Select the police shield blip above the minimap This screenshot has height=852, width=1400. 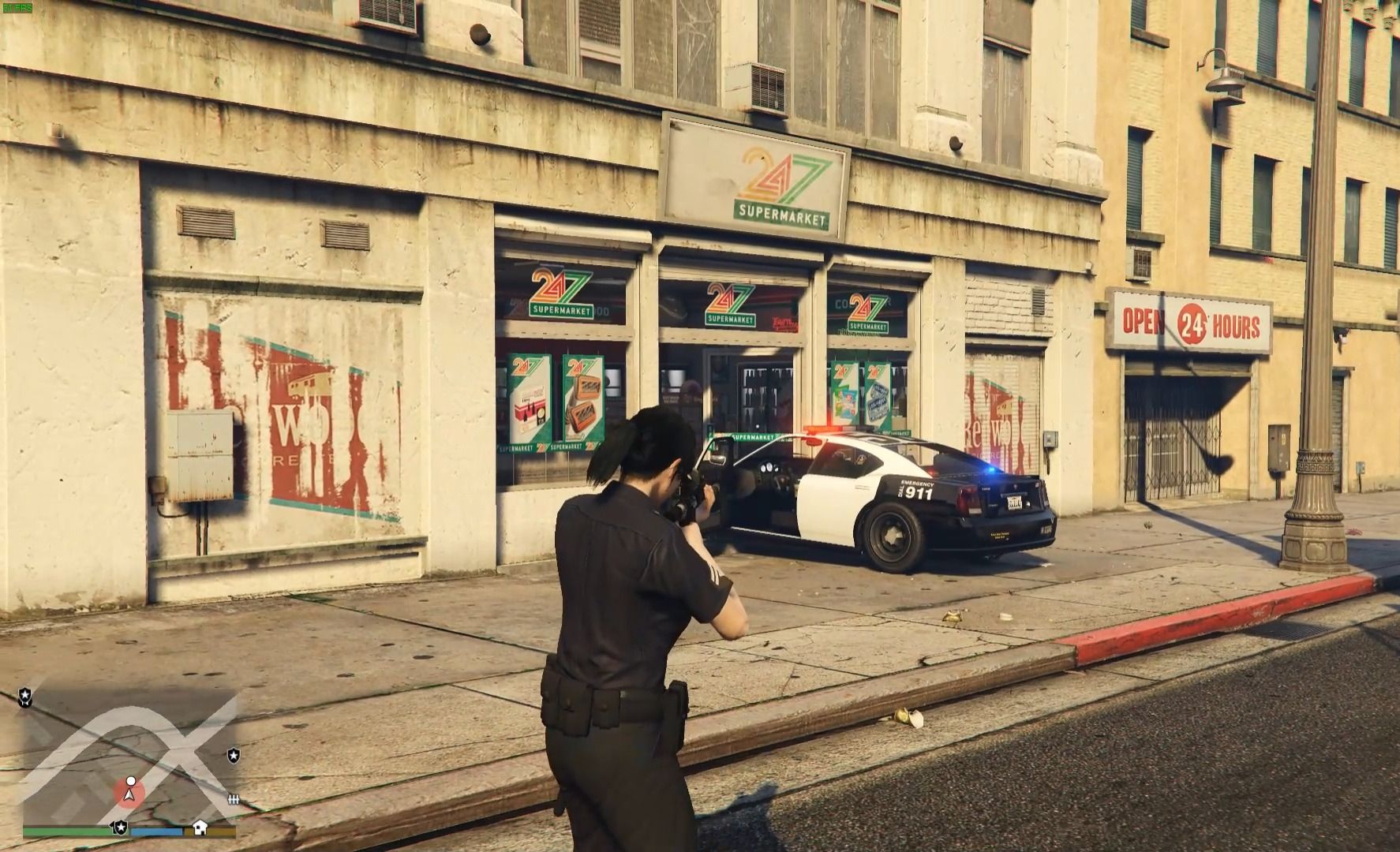(25, 696)
